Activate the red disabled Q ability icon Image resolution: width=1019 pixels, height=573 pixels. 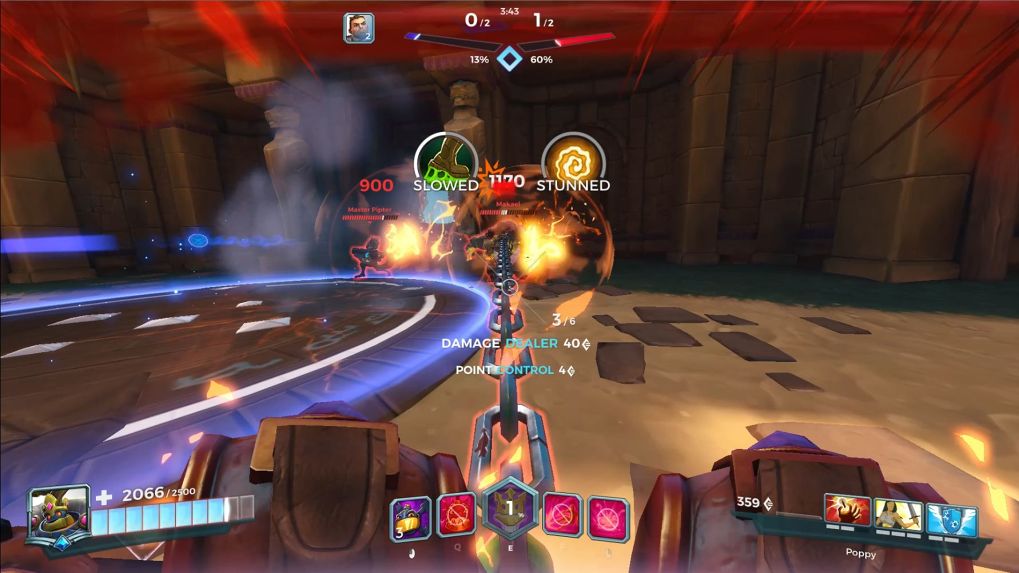(455, 516)
